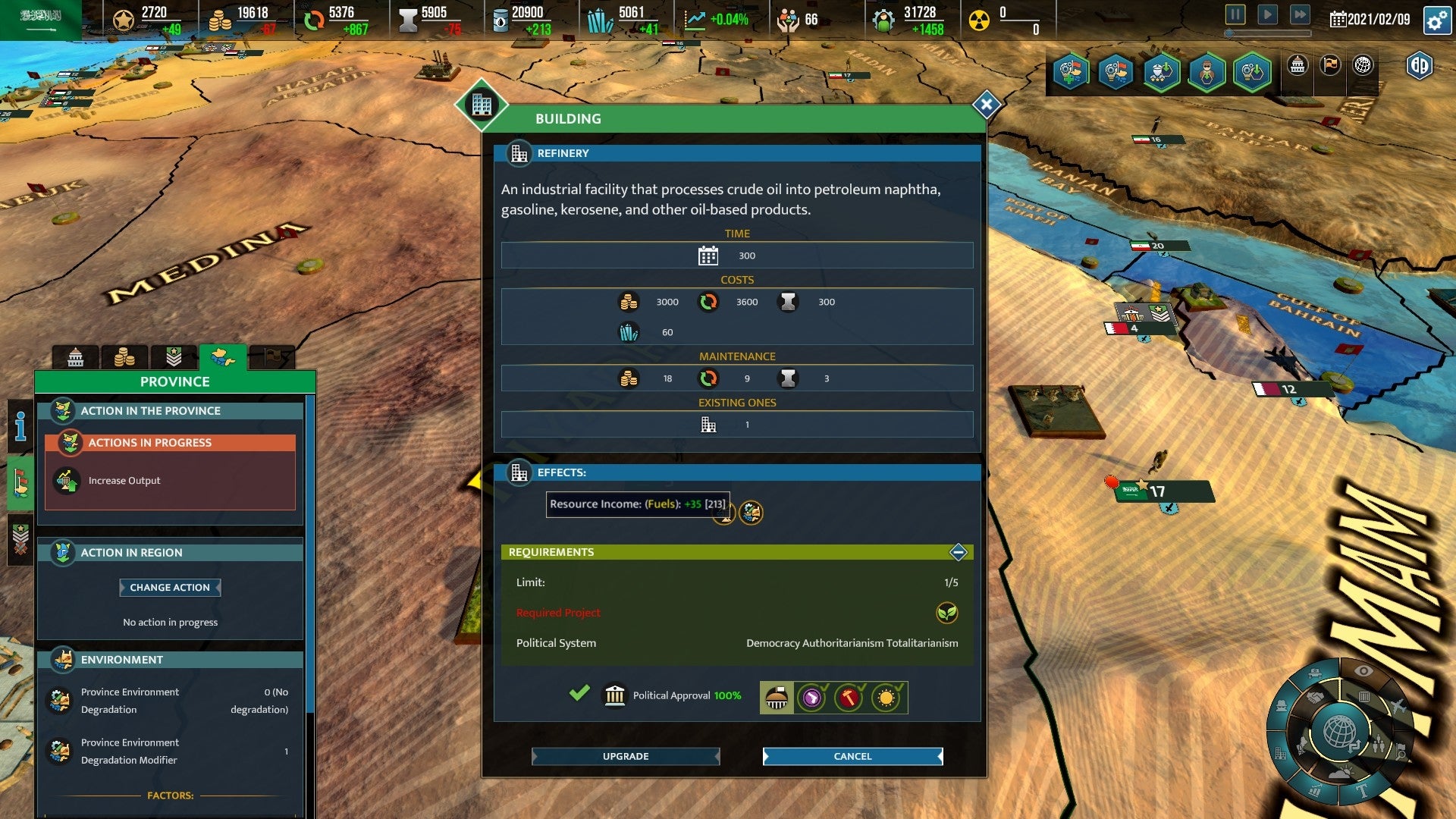Switch to the coins economy tab

point(125,356)
